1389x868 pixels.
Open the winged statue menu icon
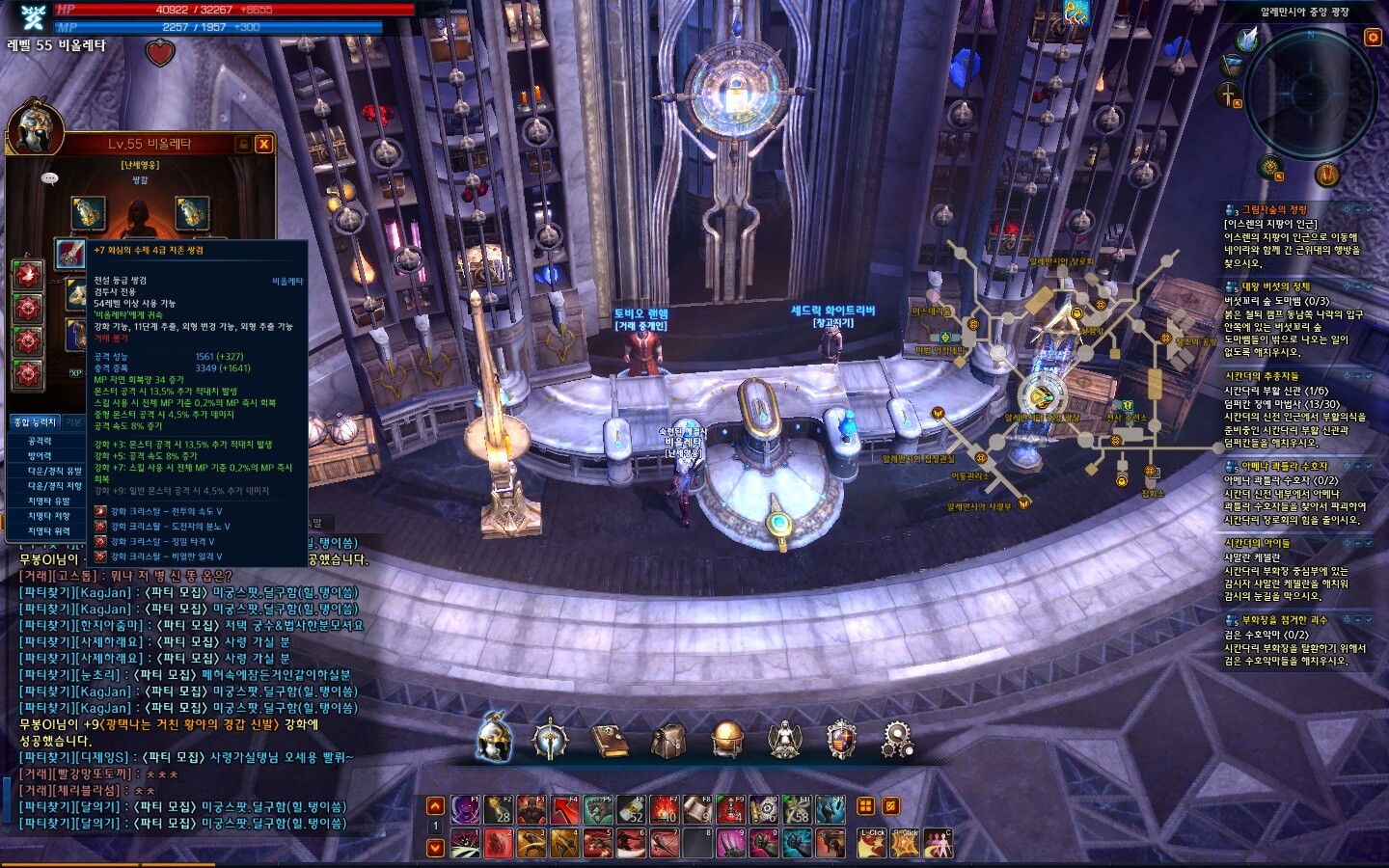coord(784,740)
